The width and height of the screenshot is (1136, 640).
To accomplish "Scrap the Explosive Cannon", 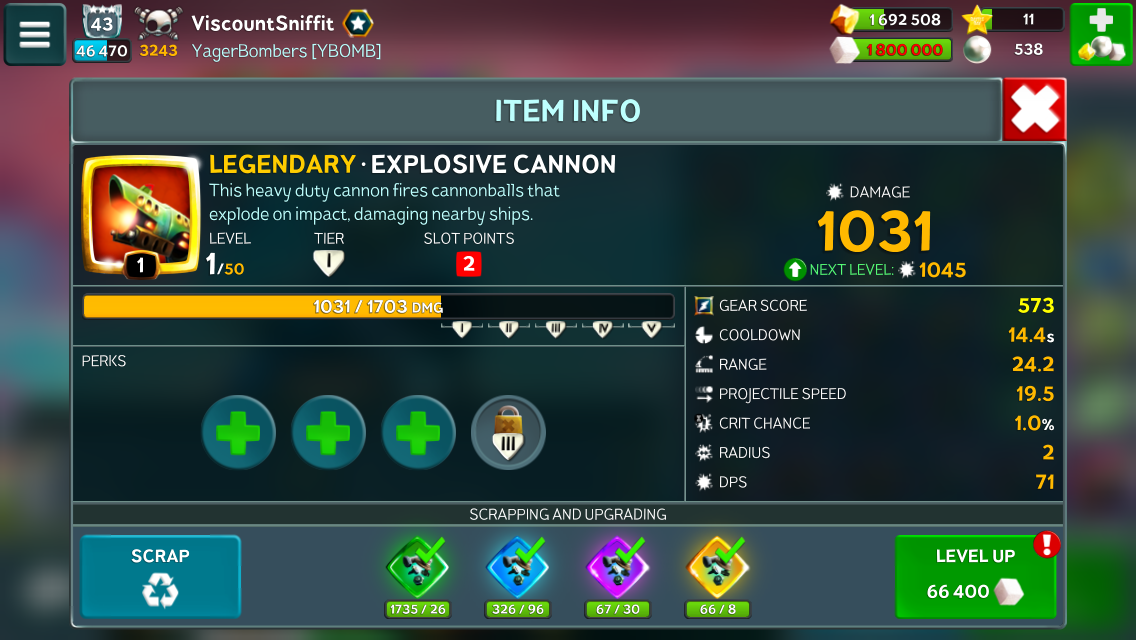I will click(160, 576).
